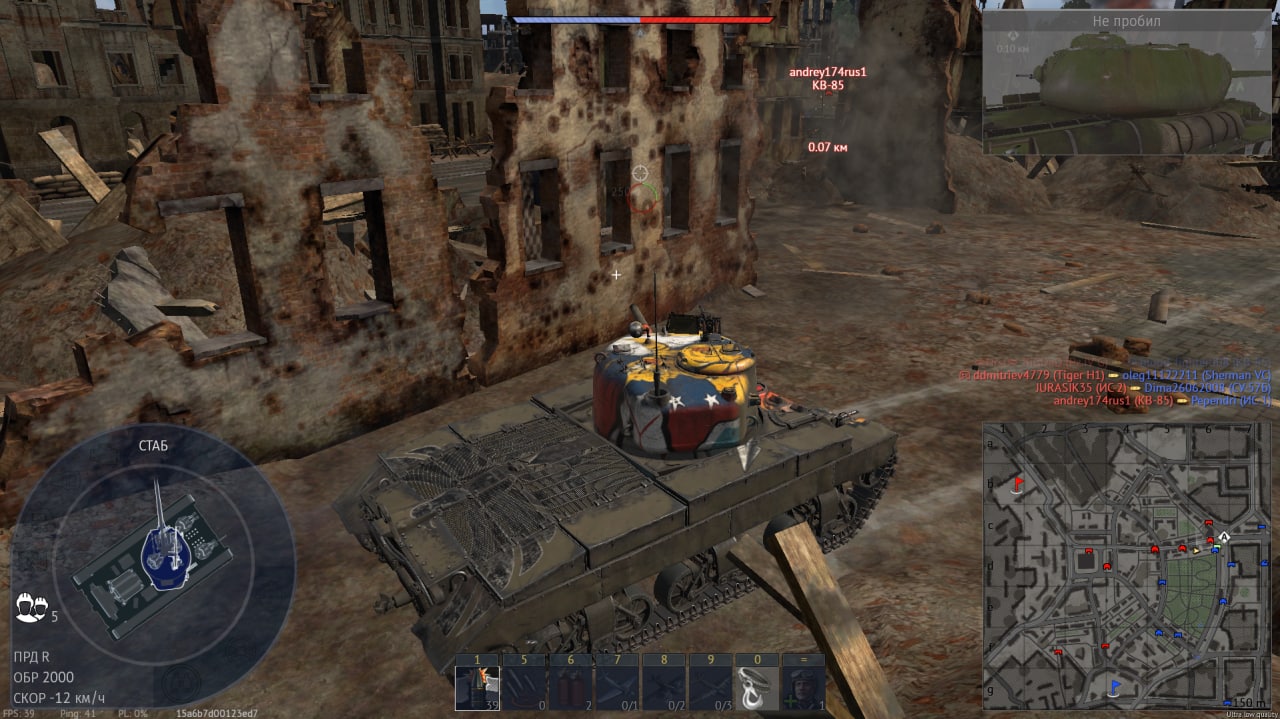
Task: Call the artillery strike from slot 5
Action: click(523, 687)
